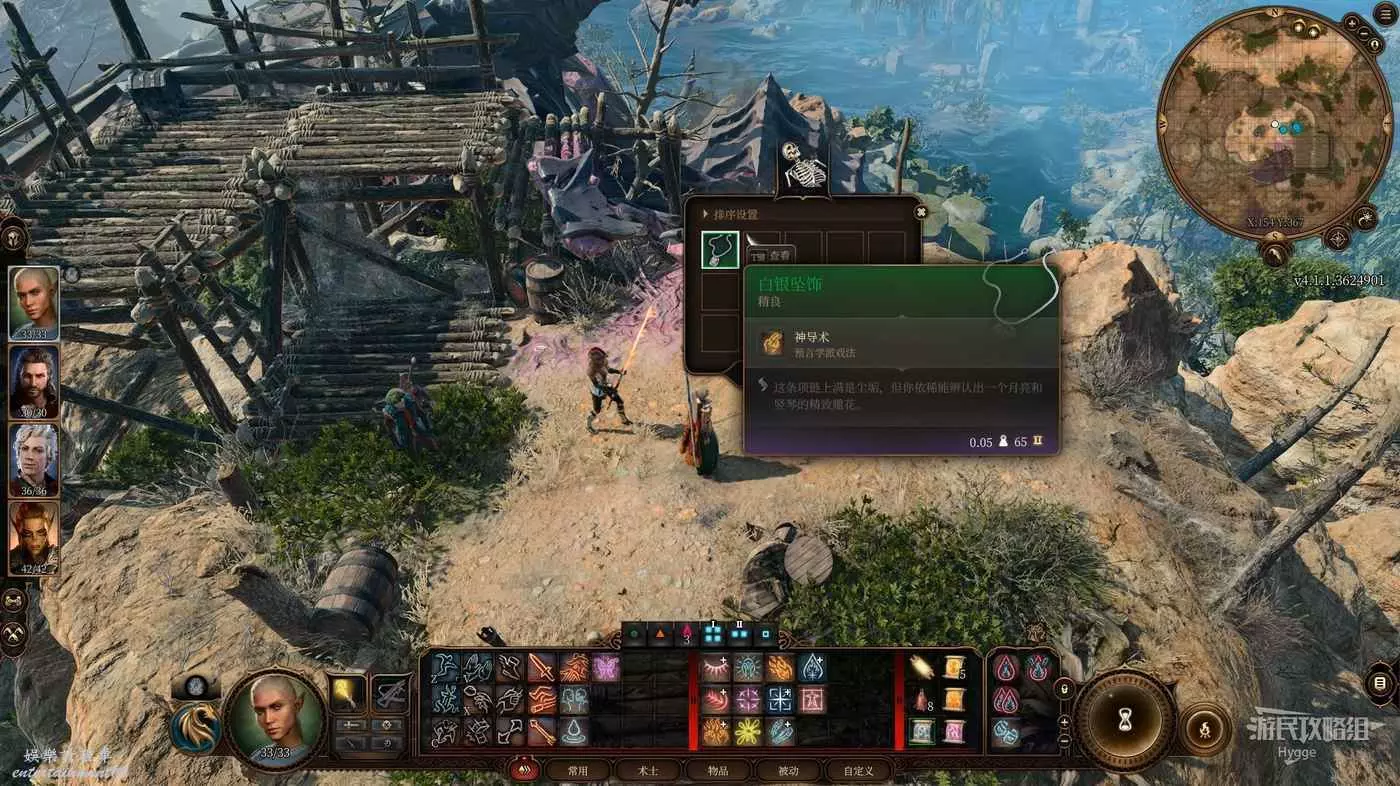The width and height of the screenshot is (1400, 786).
Task: Select the bearded dark-haired companion portrait
Action: 34,381
